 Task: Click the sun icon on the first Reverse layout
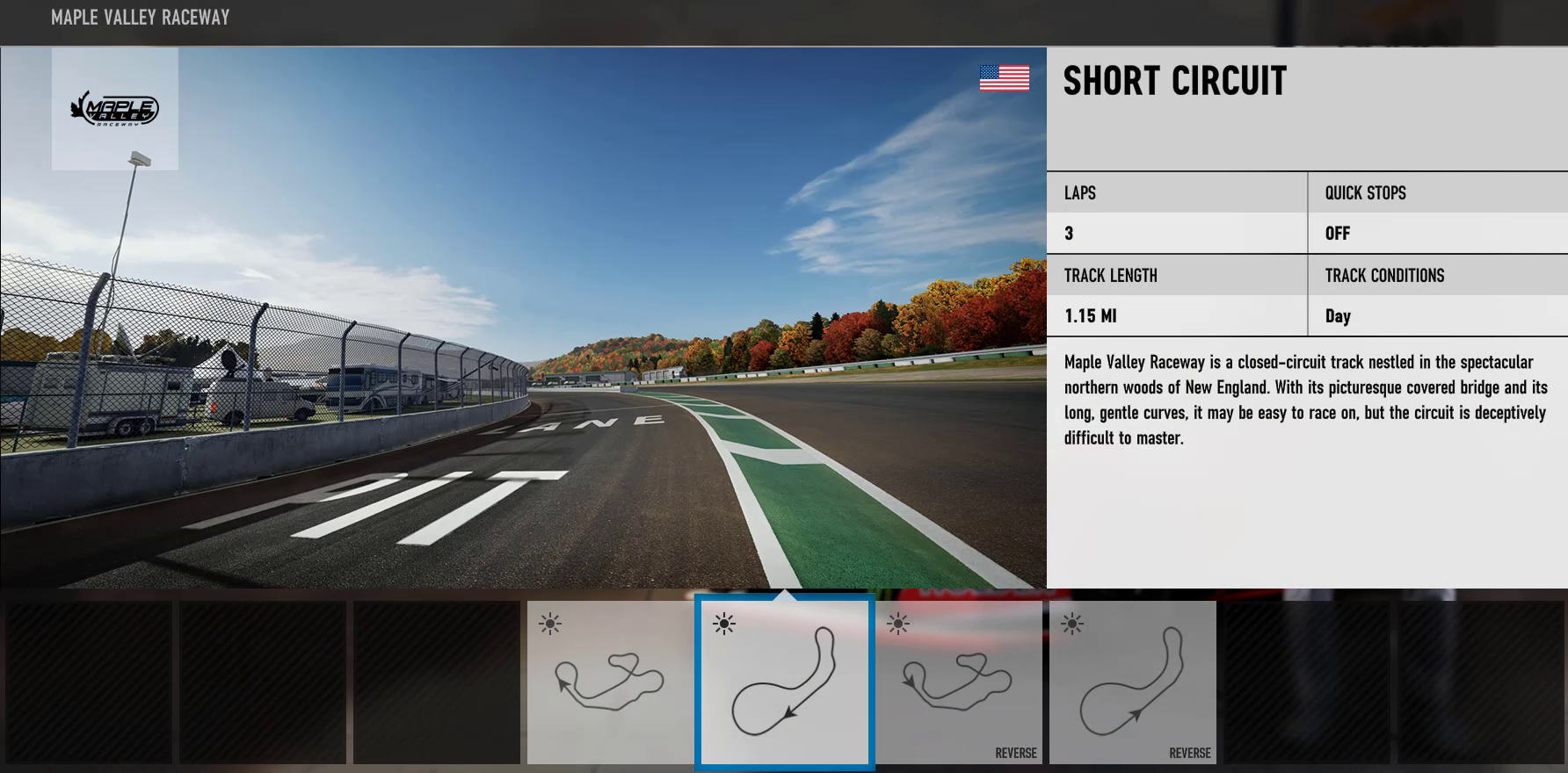[x=899, y=622]
